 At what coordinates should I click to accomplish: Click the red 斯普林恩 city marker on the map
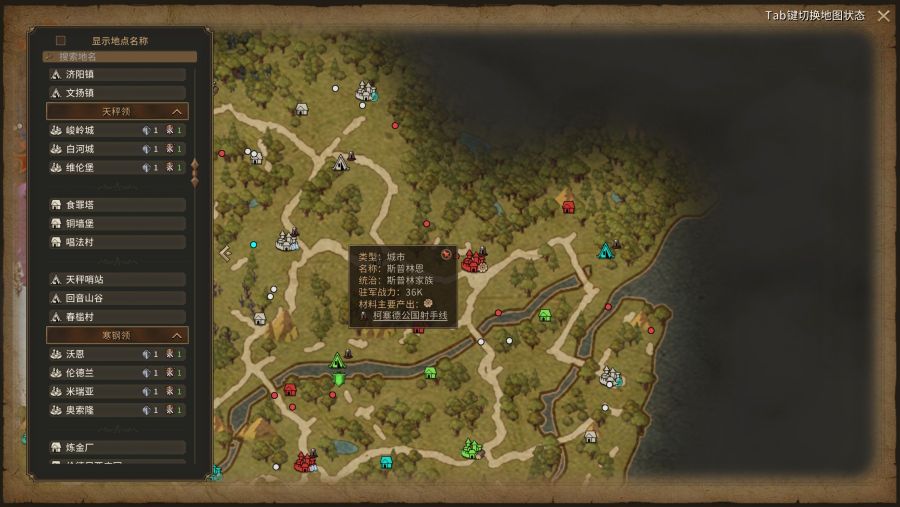click(470, 262)
